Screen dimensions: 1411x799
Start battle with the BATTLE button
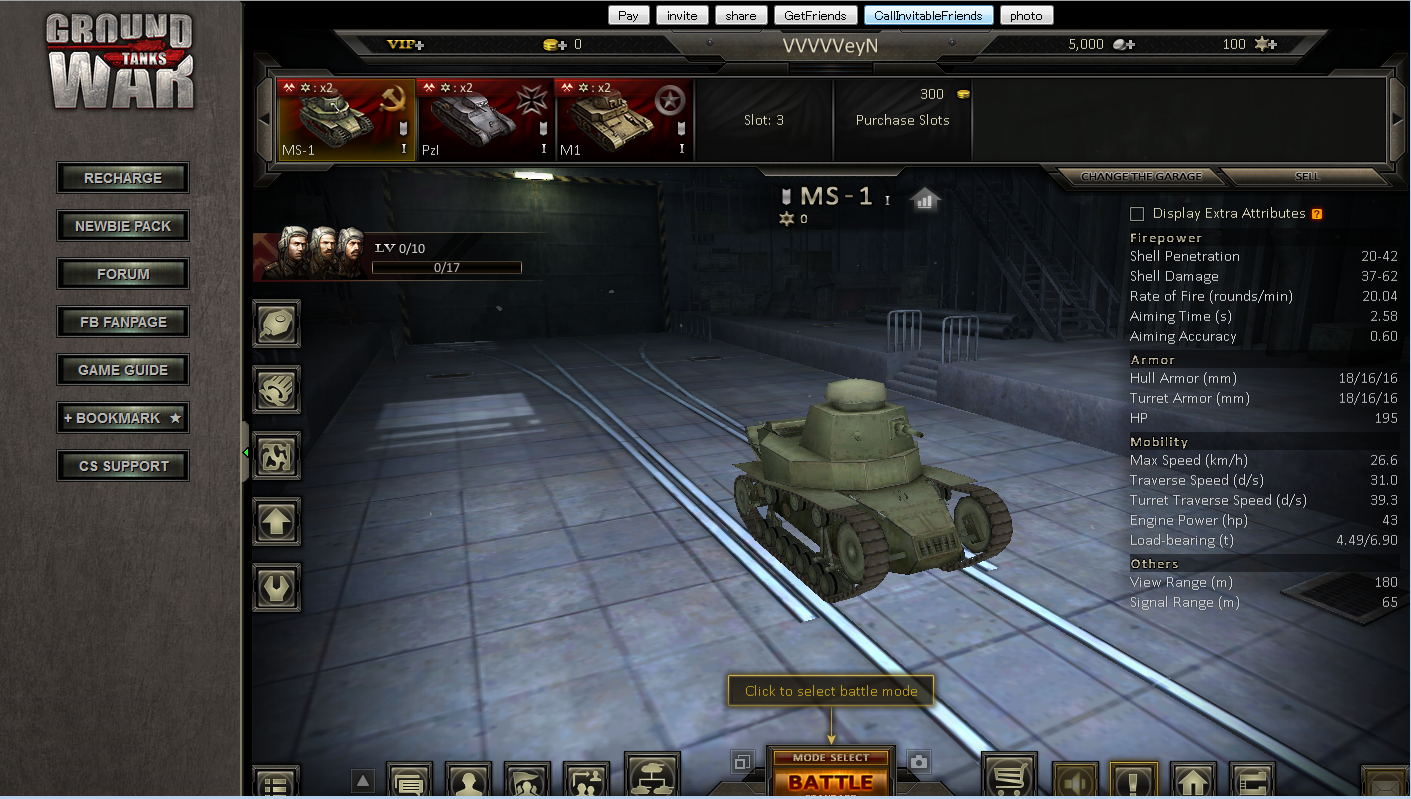(x=830, y=782)
